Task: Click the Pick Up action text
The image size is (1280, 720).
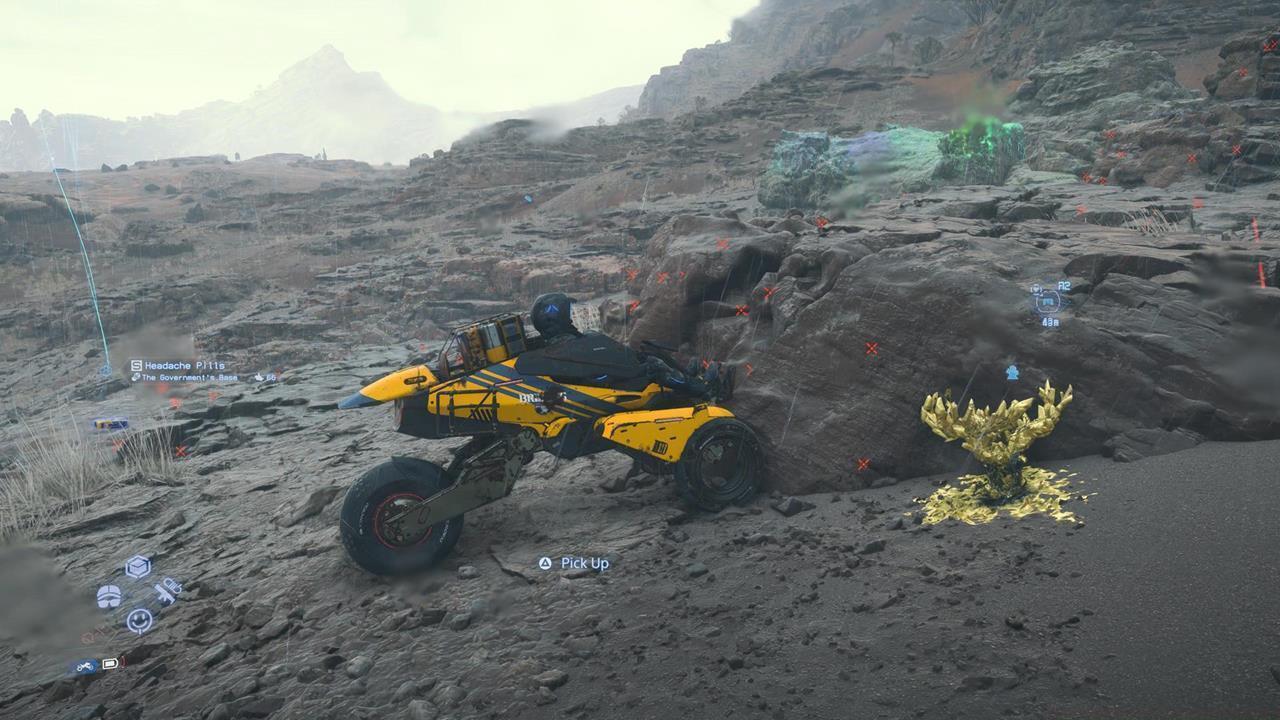Action: [x=584, y=563]
